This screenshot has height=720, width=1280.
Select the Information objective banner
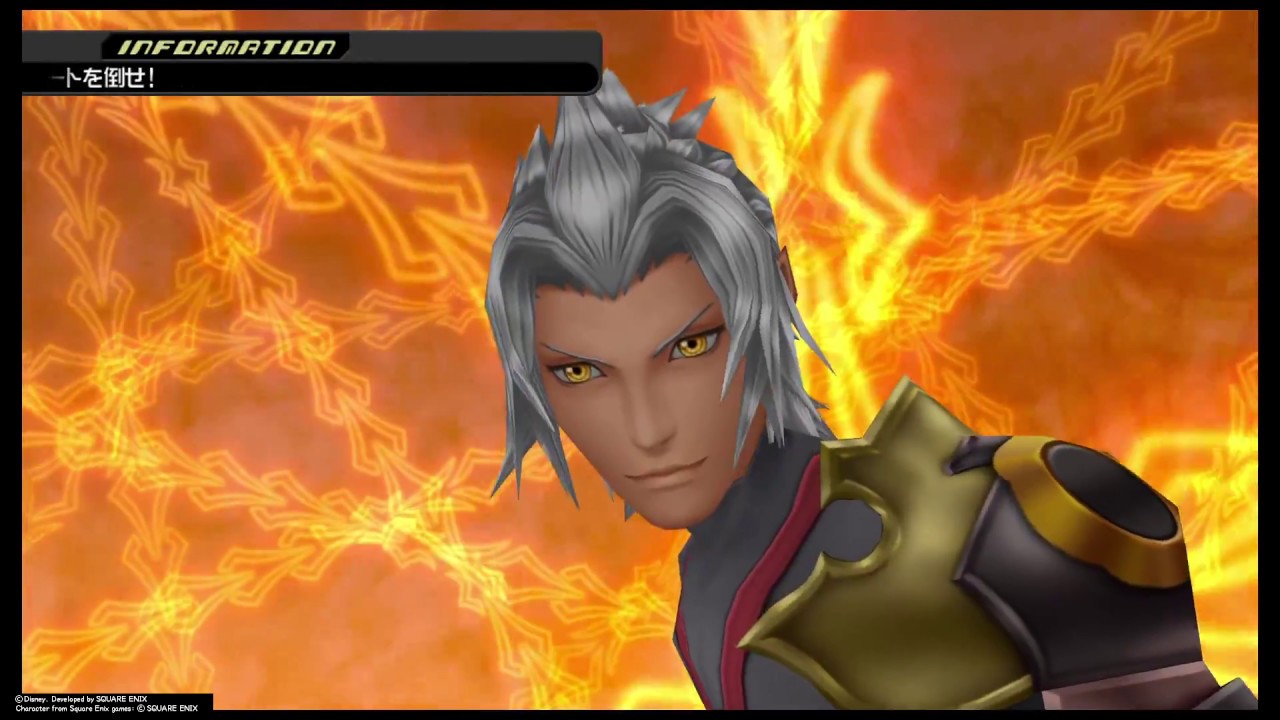point(310,64)
